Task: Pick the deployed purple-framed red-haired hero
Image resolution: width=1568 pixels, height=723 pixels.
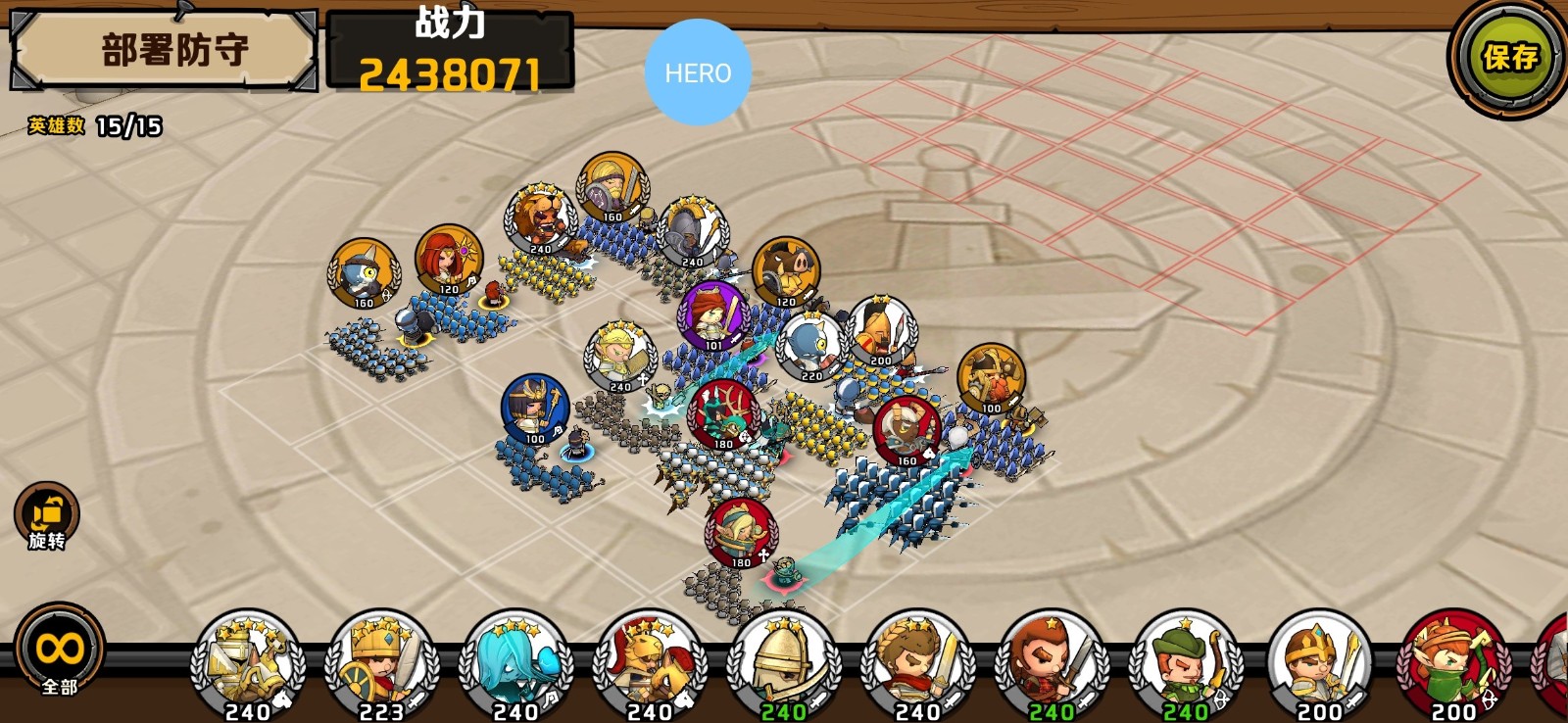Action: (x=713, y=315)
